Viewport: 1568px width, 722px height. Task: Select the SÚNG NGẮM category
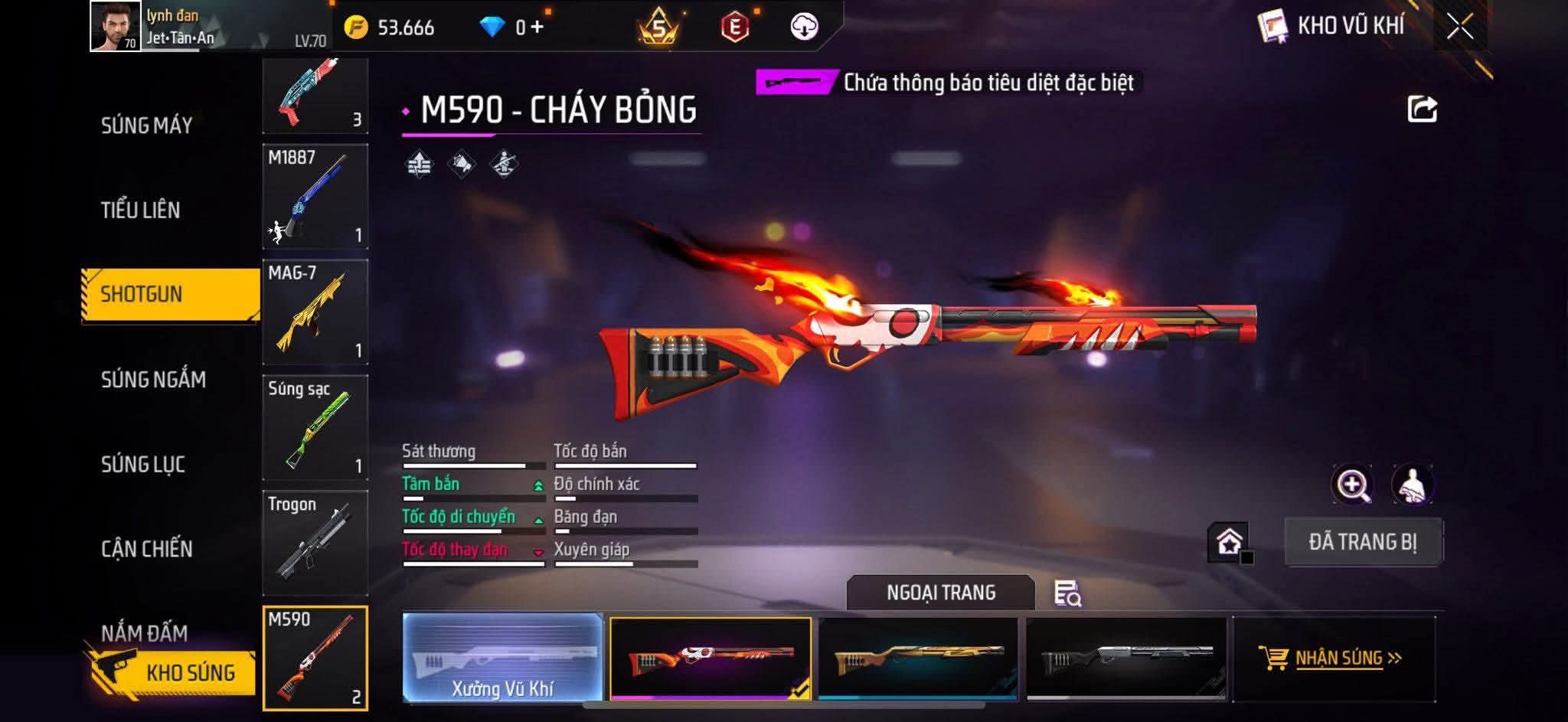(x=153, y=379)
